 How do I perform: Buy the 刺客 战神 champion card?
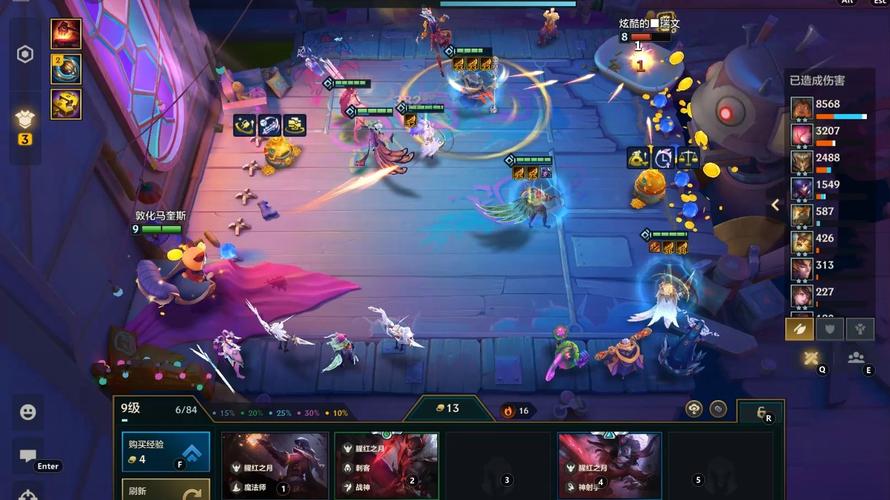point(387,465)
